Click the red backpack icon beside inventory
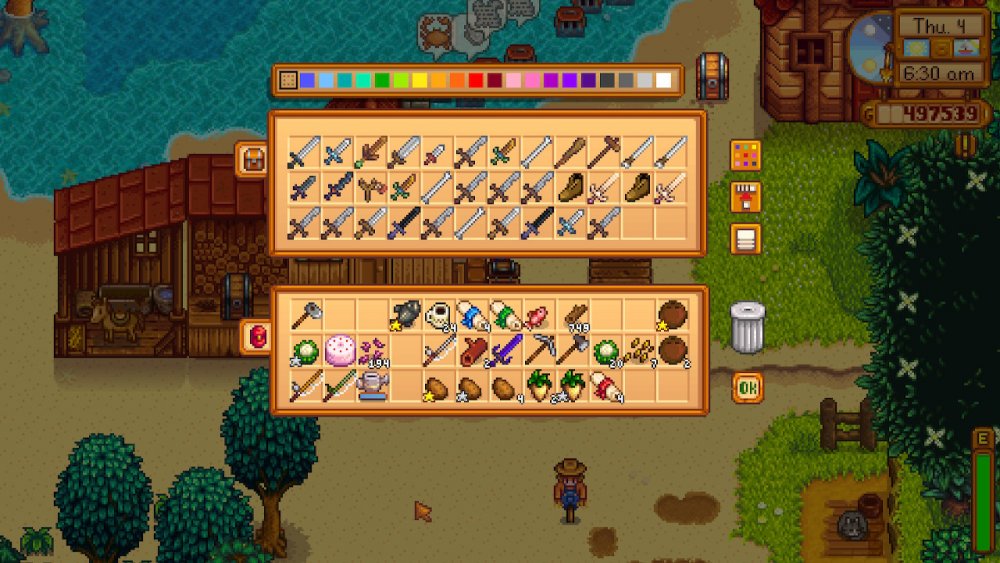Viewport: 1000px width, 563px height. [x=255, y=337]
